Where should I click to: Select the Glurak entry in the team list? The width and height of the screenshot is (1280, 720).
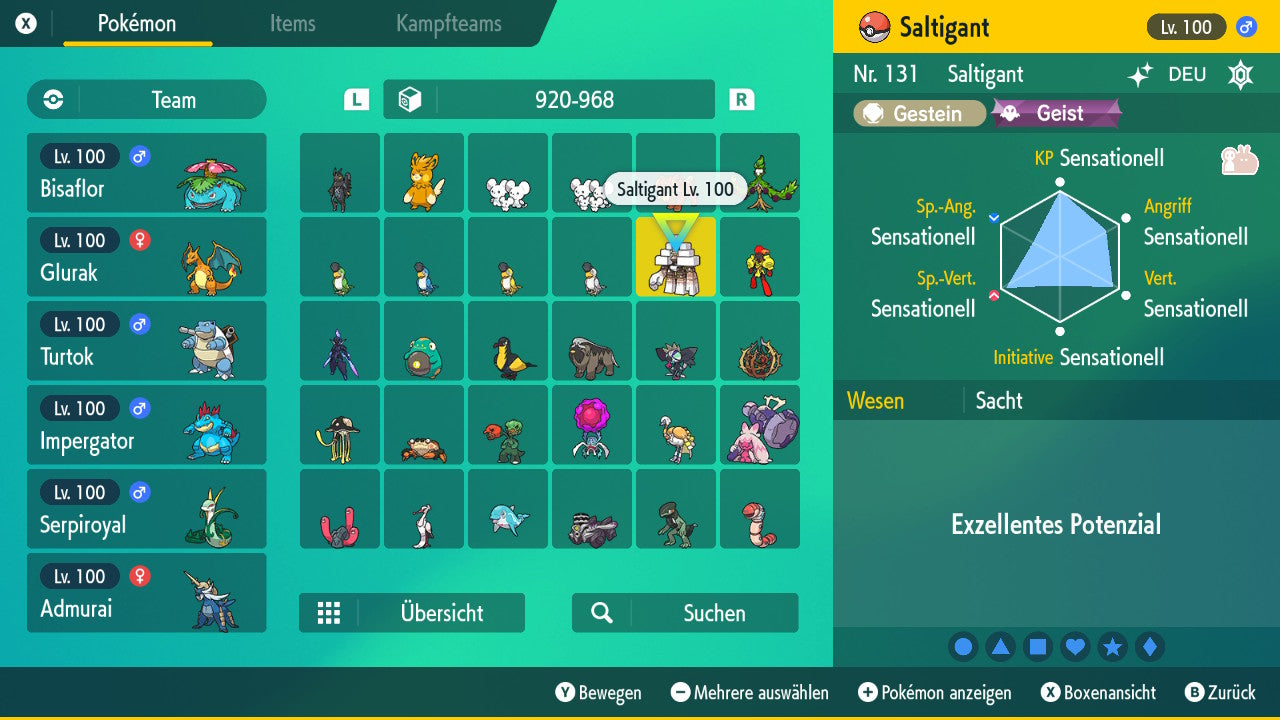tap(147, 257)
